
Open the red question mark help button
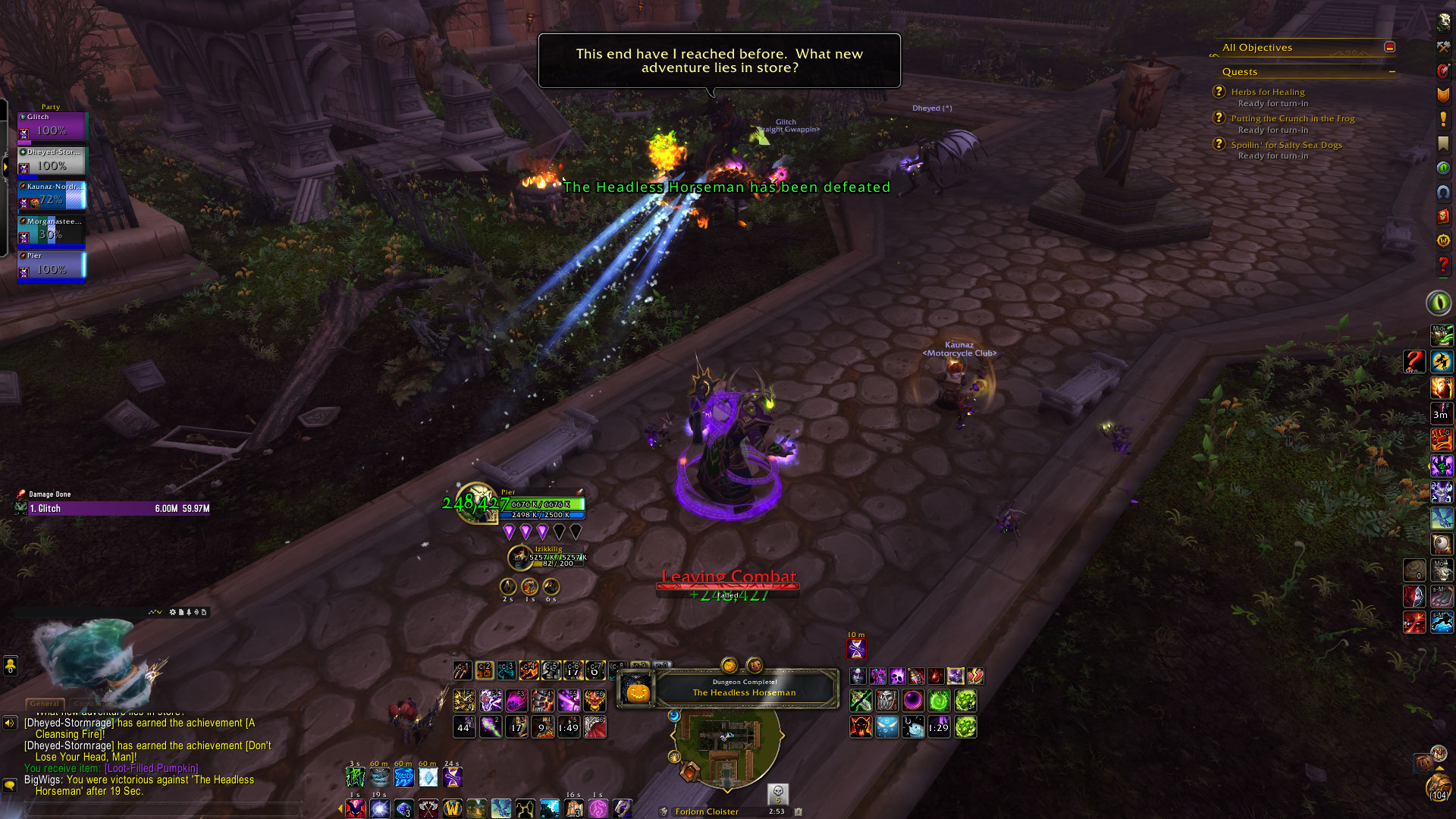pyautogui.click(x=1442, y=265)
